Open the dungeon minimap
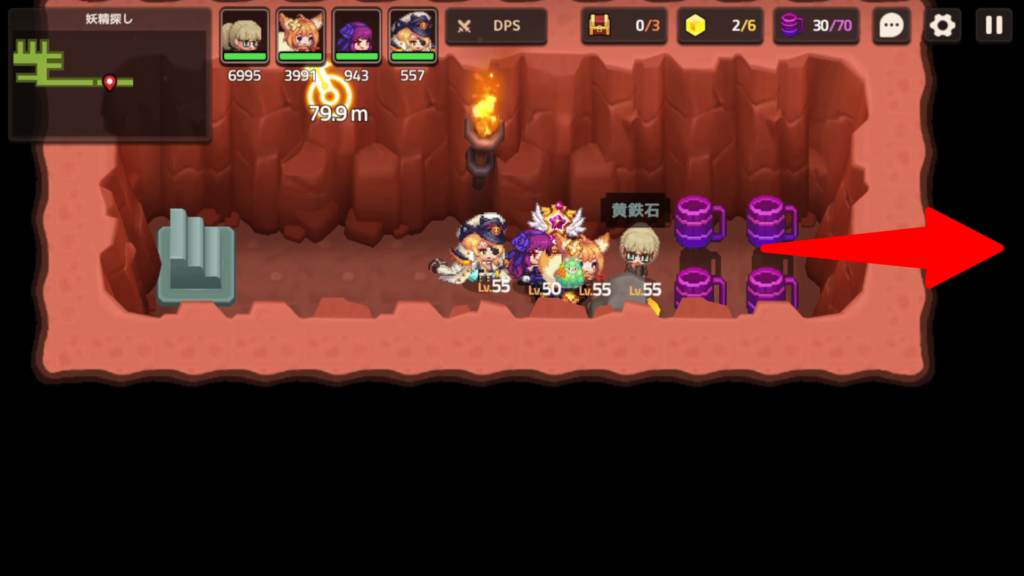Viewport: 1024px width, 576px height. [x=109, y=76]
